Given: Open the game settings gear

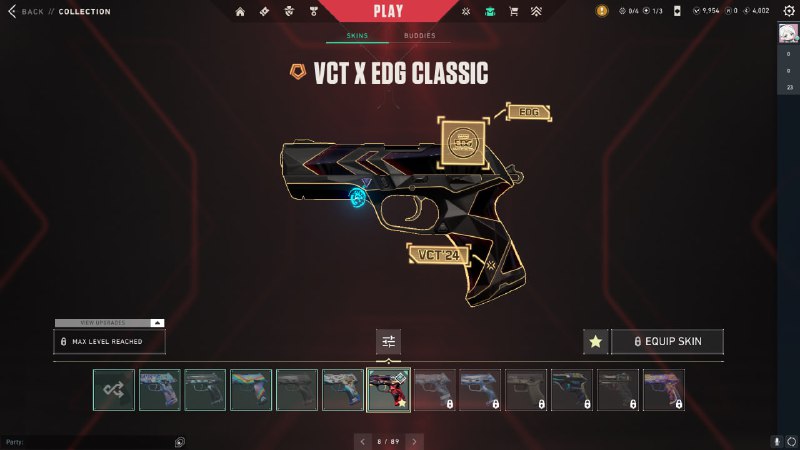Looking at the screenshot, I should 787,12.
